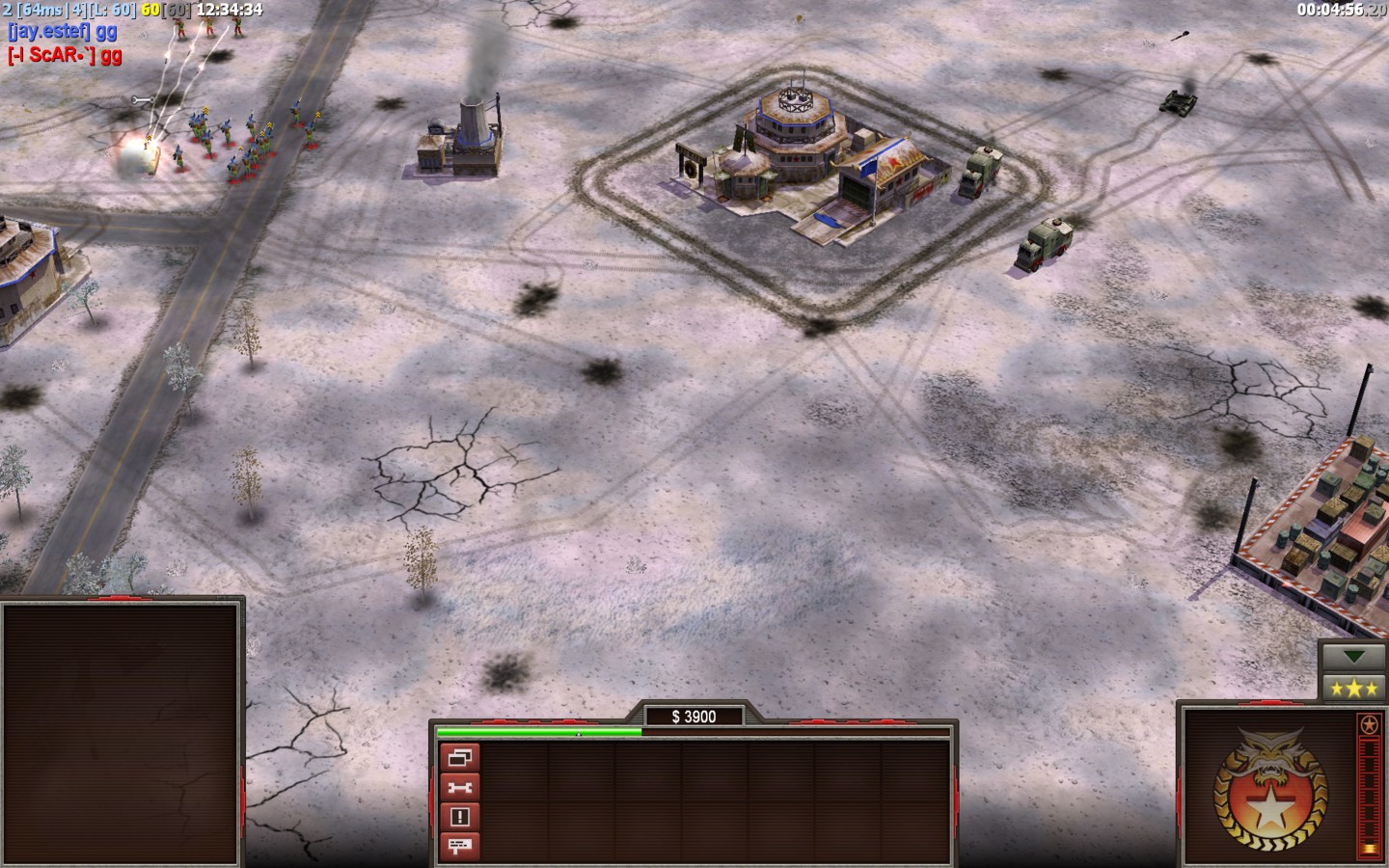
Task: Collapse the control bar with the green arrow
Action: pyautogui.click(x=1352, y=657)
